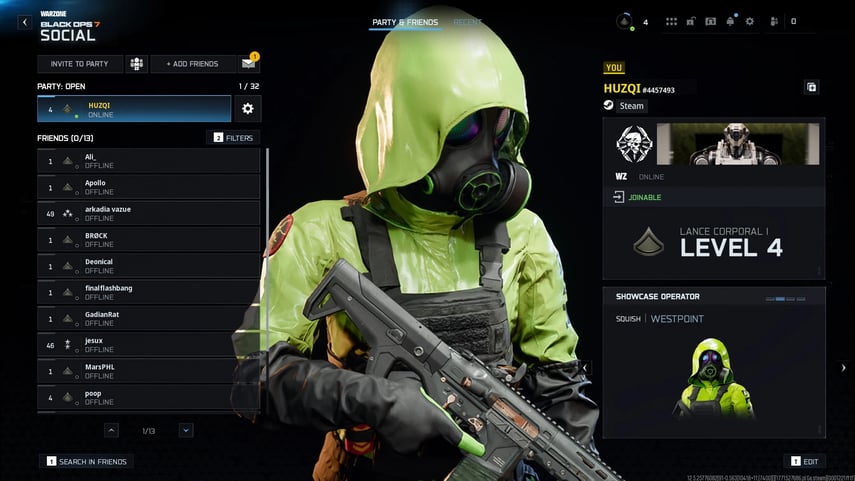The image size is (855, 481).
Task: Open the top-bar settings gear icon
Action: 749,21
